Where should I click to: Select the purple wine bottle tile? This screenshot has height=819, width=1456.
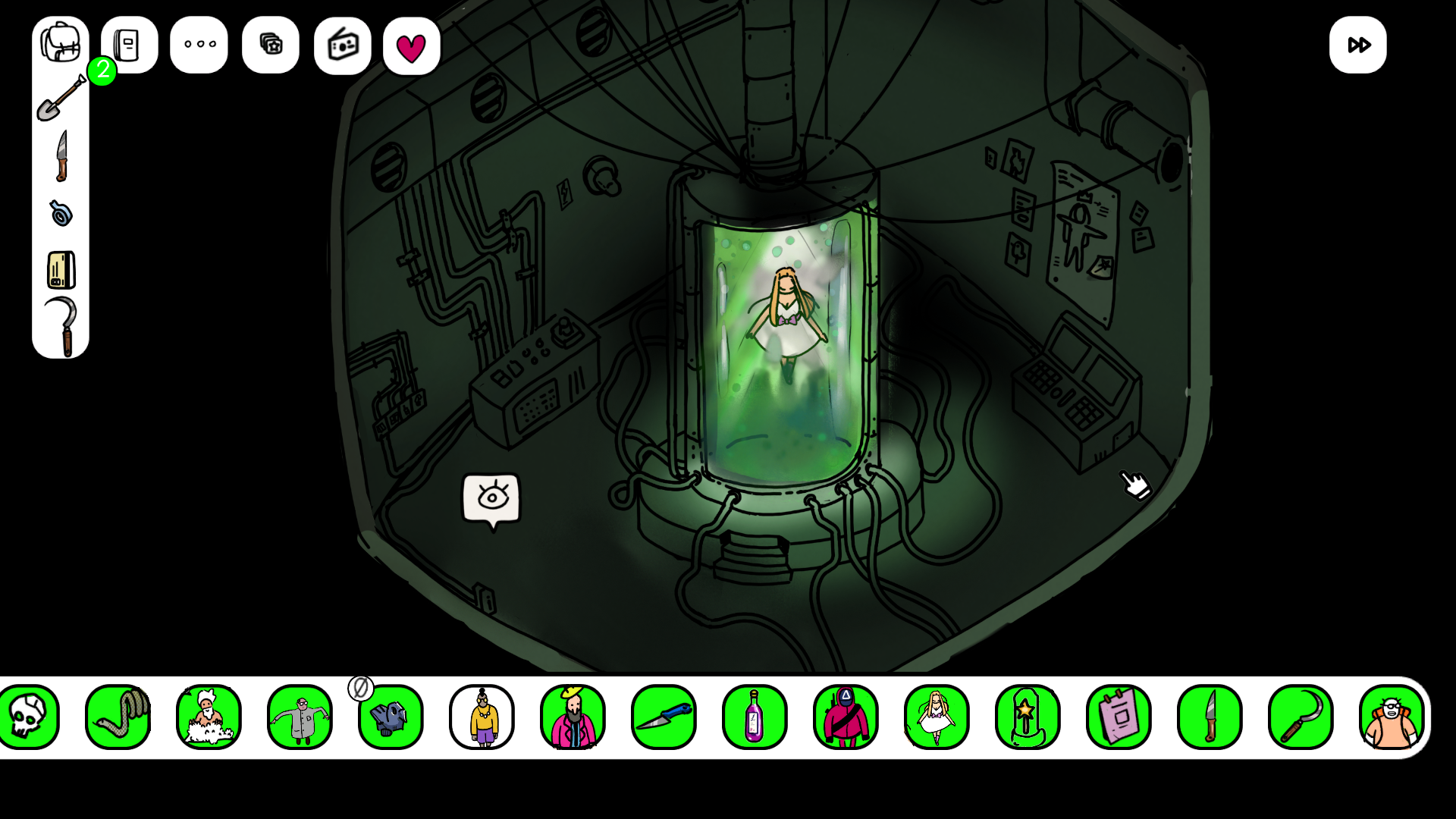755,717
